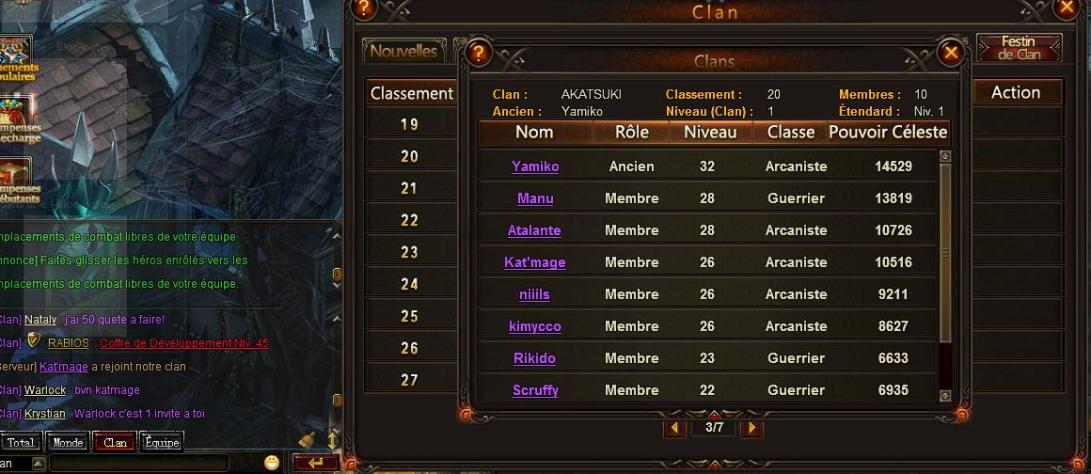Click the Rikido member name
Image resolution: width=1091 pixels, height=474 pixels.
pyautogui.click(x=534, y=359)
